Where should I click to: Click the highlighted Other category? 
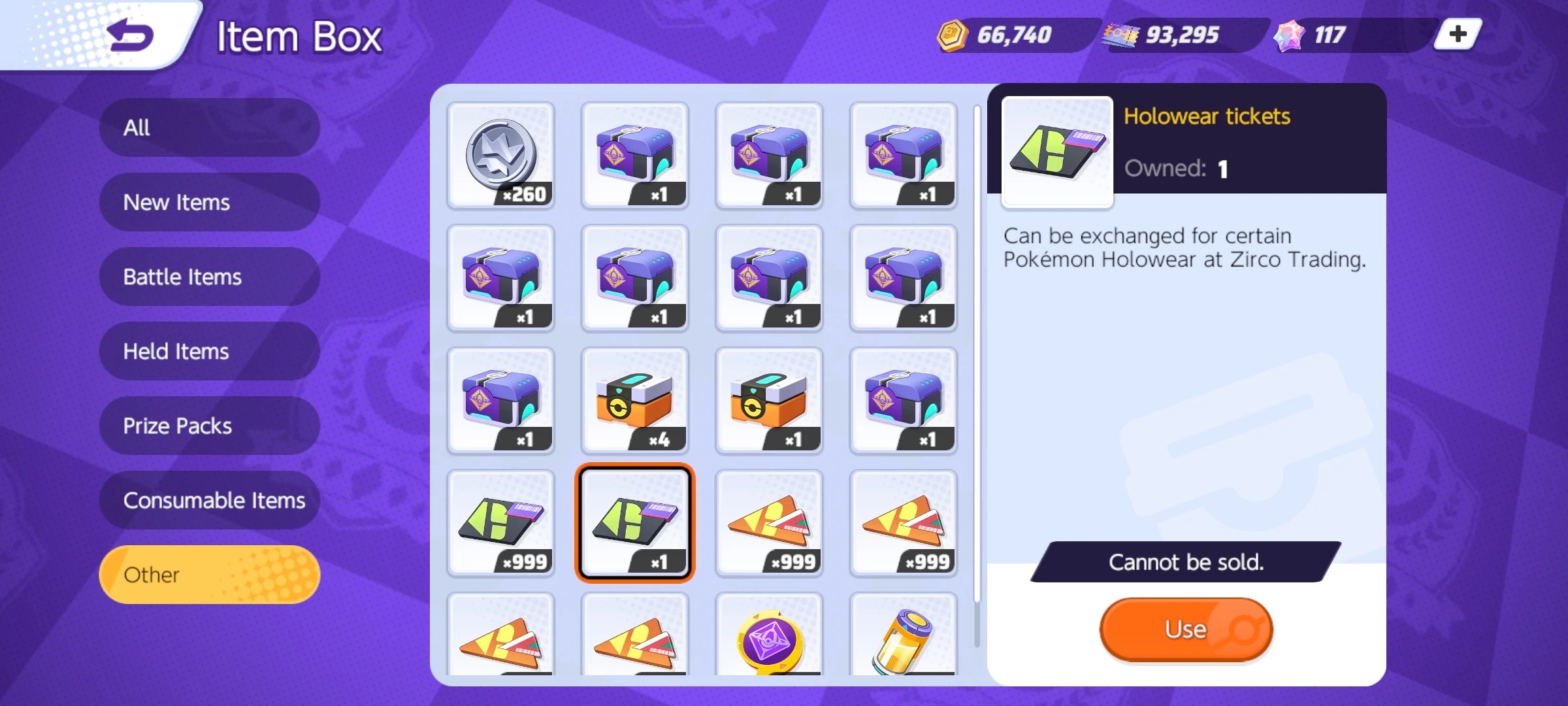point(209,574)
